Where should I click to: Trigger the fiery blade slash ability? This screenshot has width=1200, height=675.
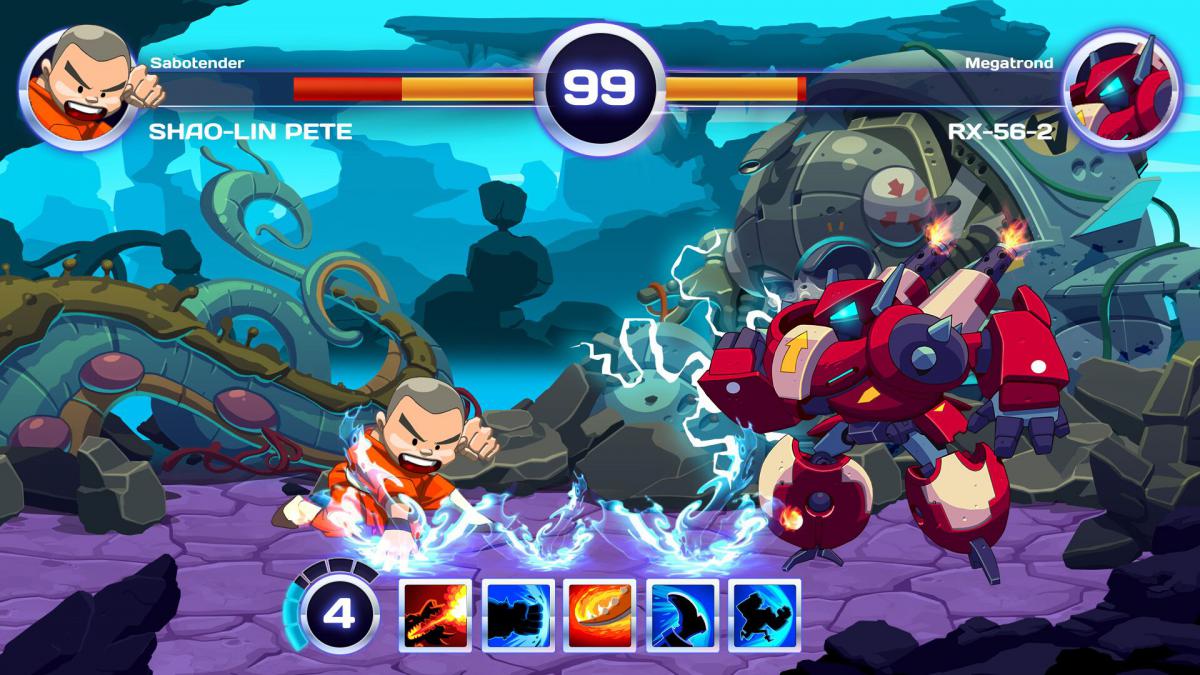pos(601,614)
